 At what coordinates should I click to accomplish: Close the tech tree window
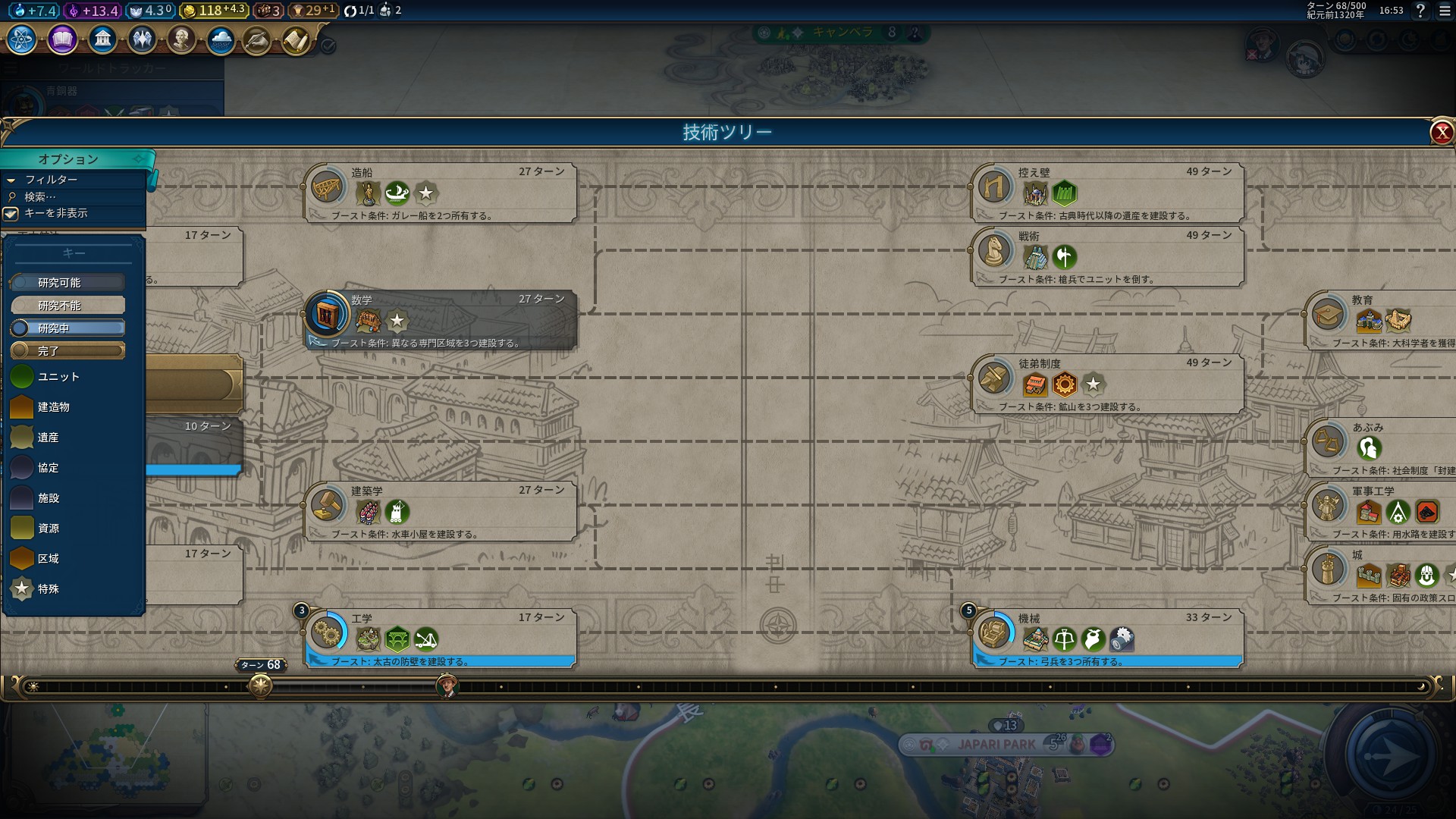pyautogui.click(x=1441, y=133)
